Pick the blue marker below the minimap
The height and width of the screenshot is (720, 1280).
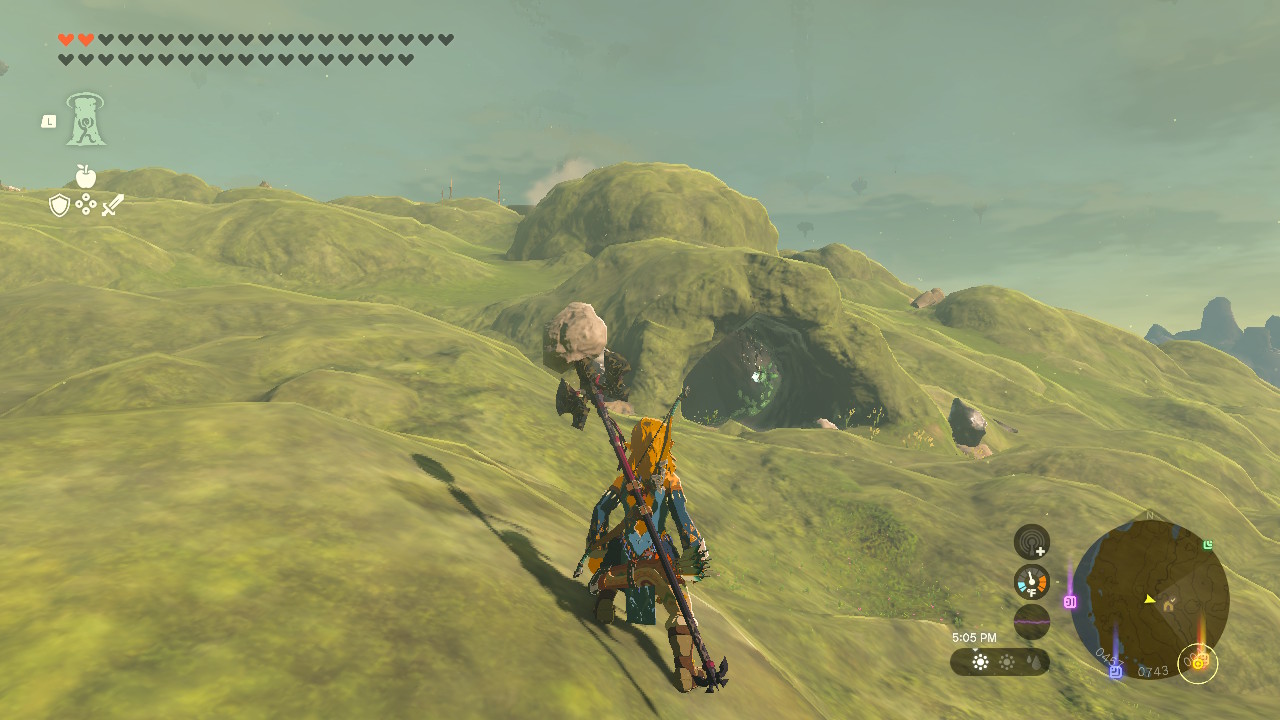click(x=1115, y=671)
